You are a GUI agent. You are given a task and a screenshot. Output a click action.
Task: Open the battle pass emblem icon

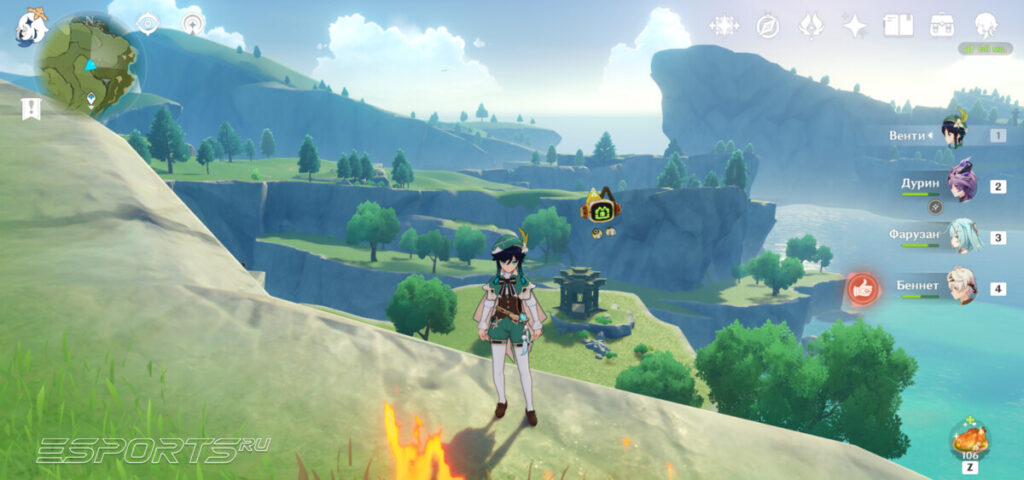tap(811, 26)
